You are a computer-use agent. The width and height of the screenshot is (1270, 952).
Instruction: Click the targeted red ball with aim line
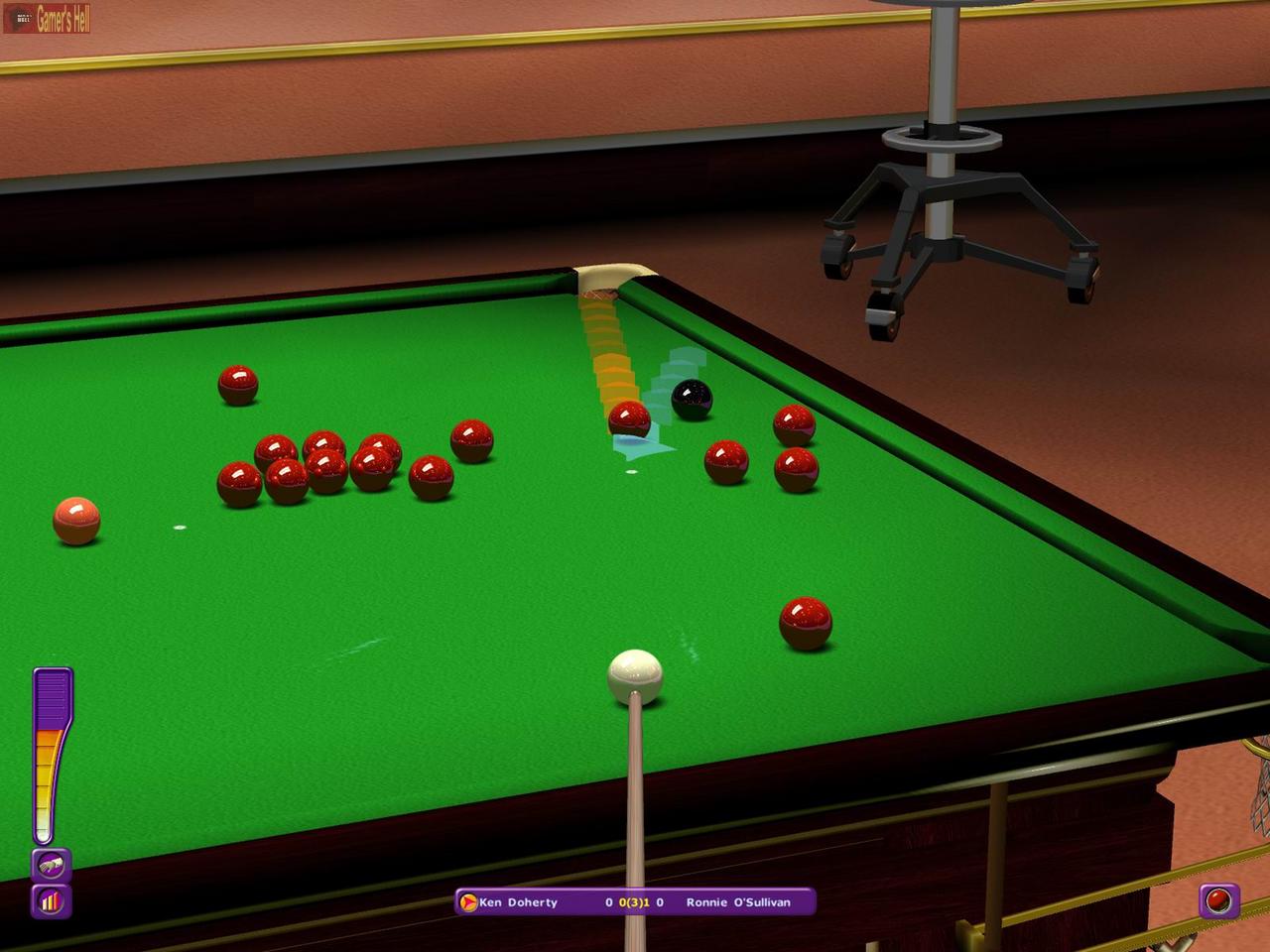click(631, 419)
